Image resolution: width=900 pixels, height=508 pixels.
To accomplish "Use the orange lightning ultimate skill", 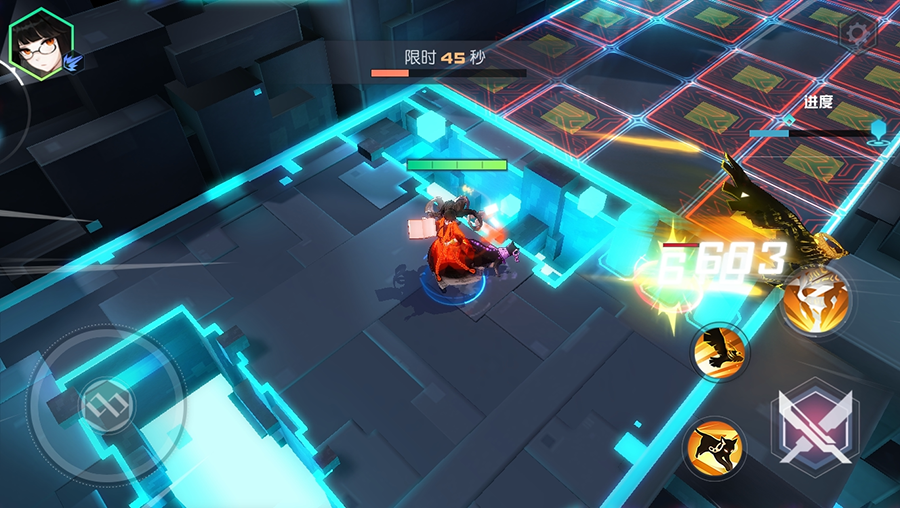I will click(816, 302).
